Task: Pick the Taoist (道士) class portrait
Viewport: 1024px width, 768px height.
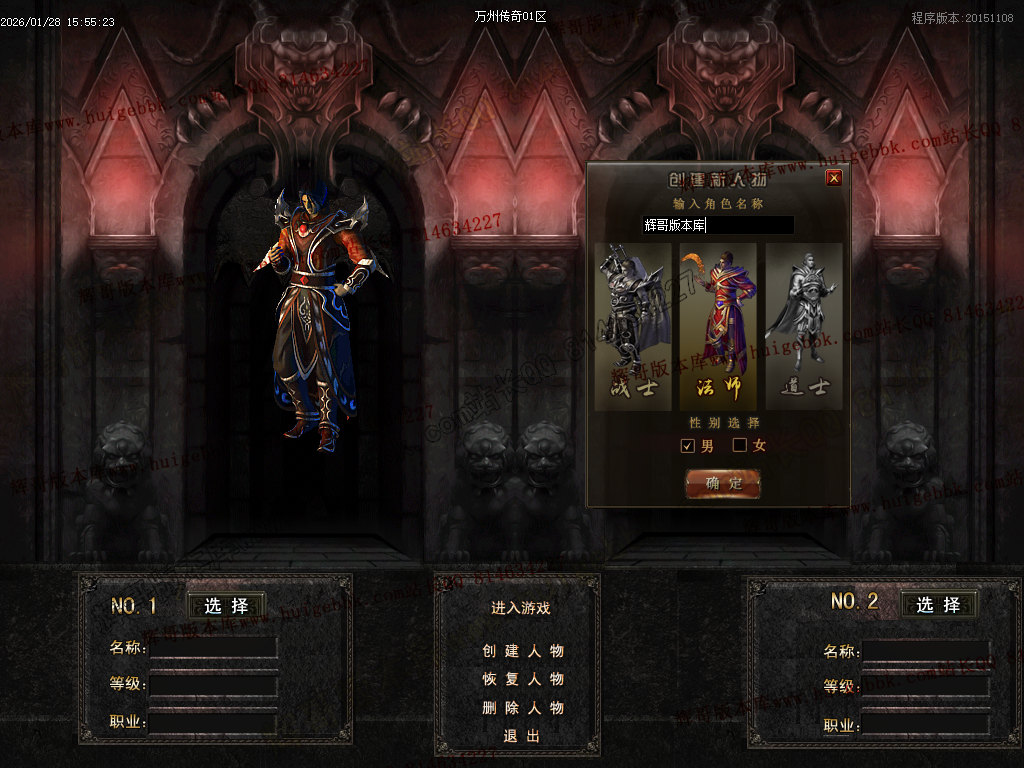Action: tap(804, 325)
